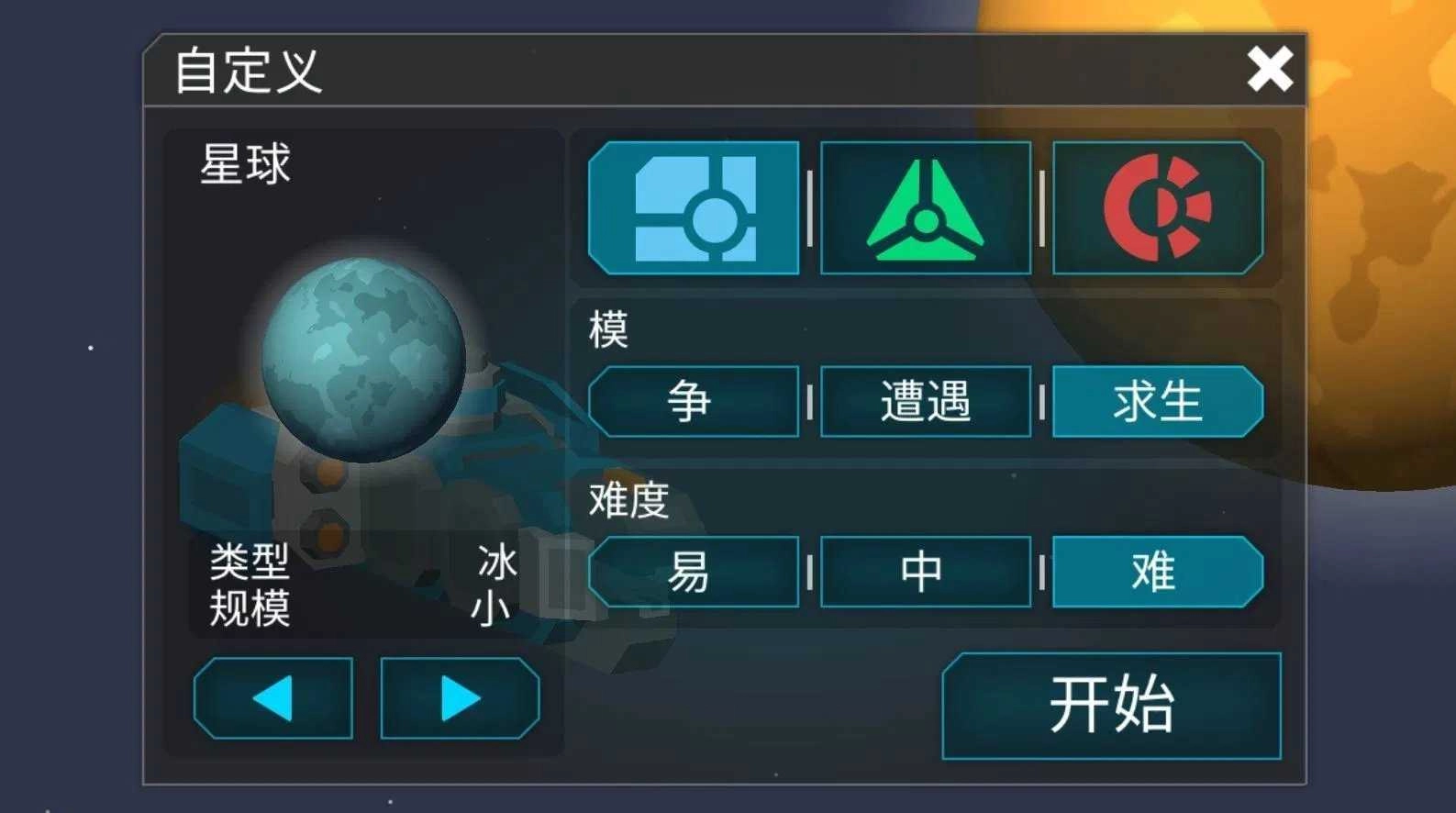Switch mode to 遭遇 encounter
This screenshot has height=813, width=1456.
click(925, 401)
